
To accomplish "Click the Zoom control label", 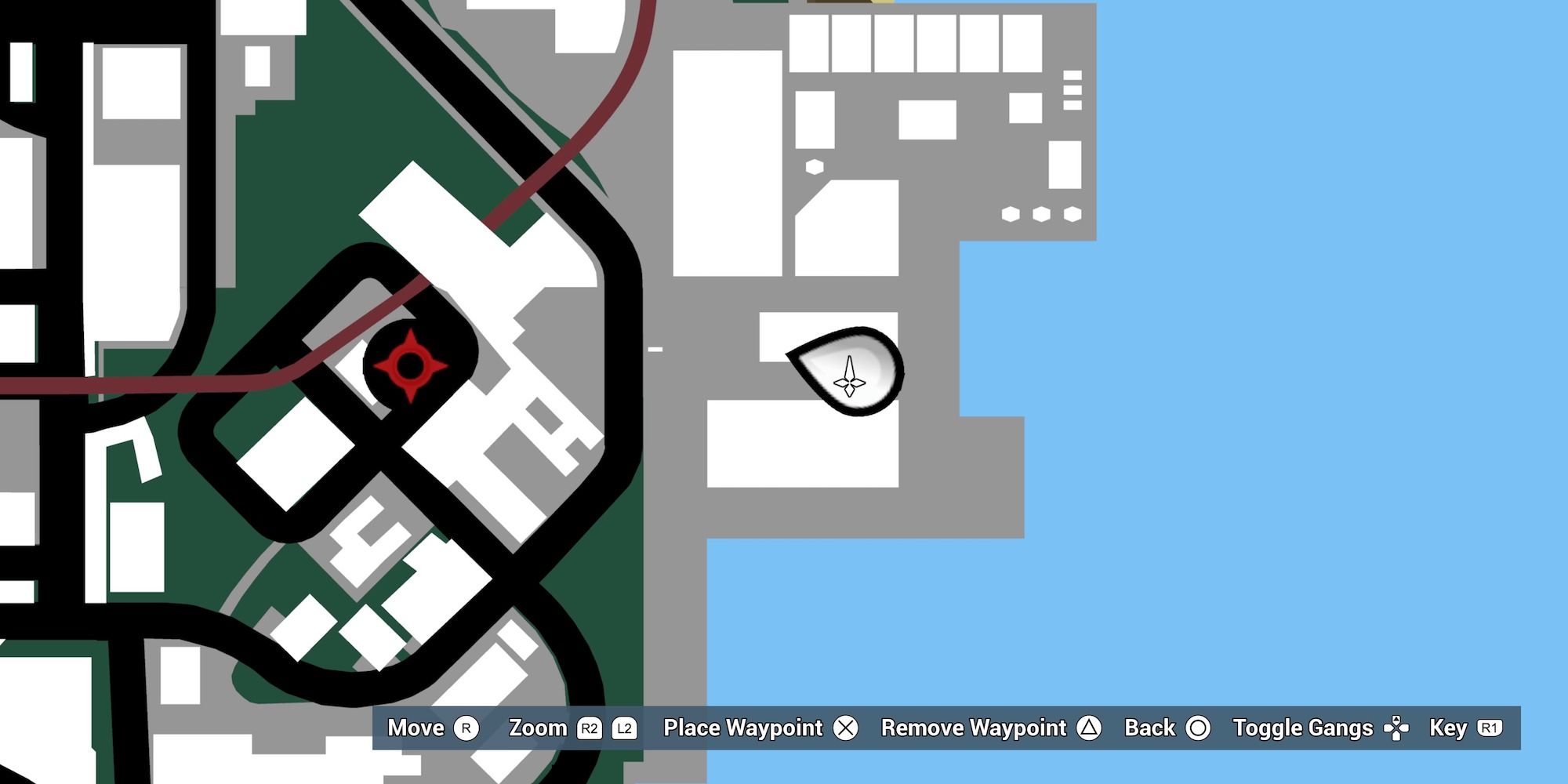I will pos(538,728).
